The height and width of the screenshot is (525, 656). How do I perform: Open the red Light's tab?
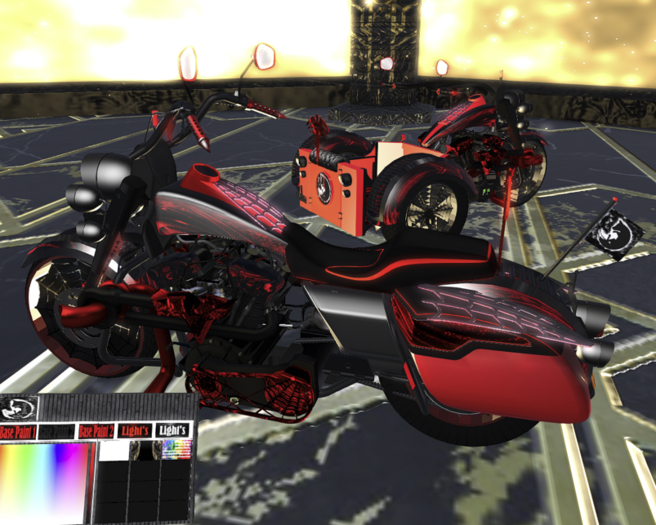coord(134,431)
